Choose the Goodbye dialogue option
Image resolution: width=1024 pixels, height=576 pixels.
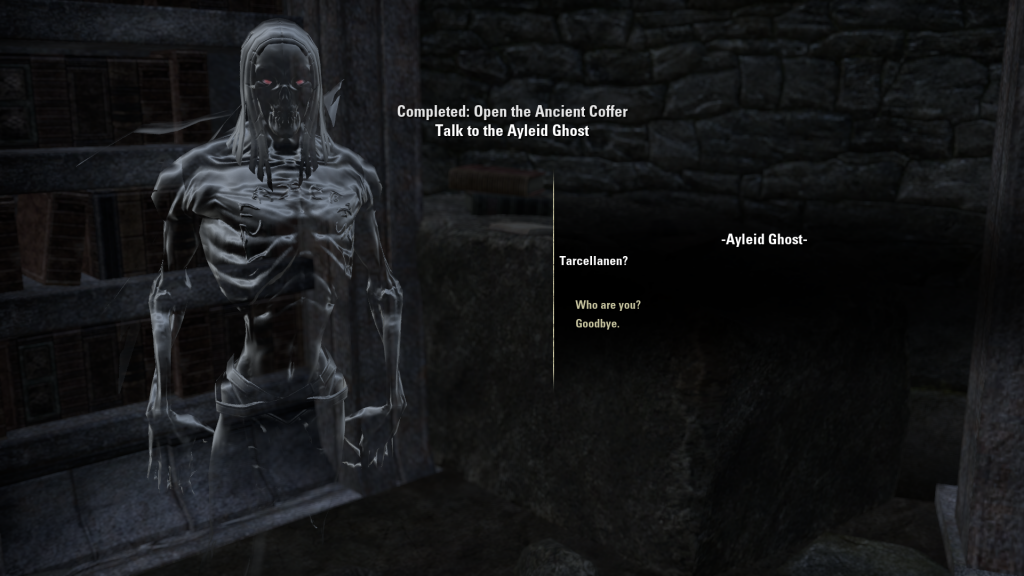click(x=597, y=324)
